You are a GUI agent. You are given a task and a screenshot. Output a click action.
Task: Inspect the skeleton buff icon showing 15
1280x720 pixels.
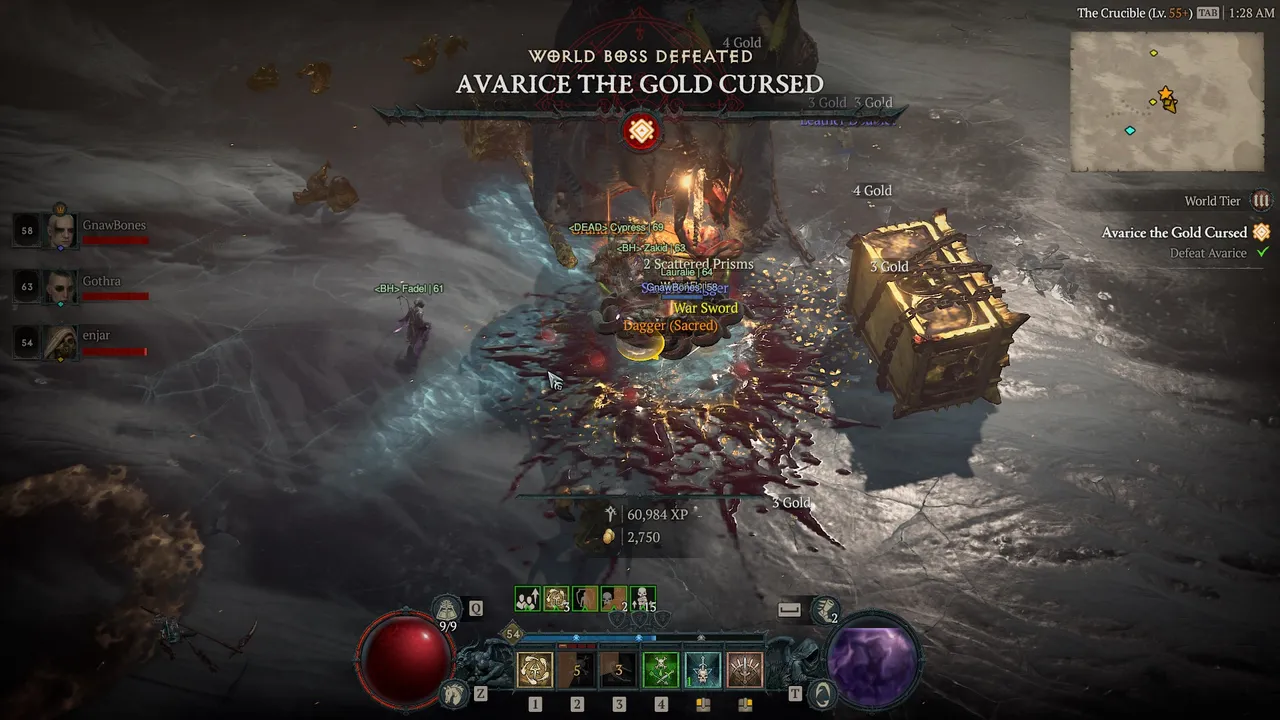tap(643, 599)
